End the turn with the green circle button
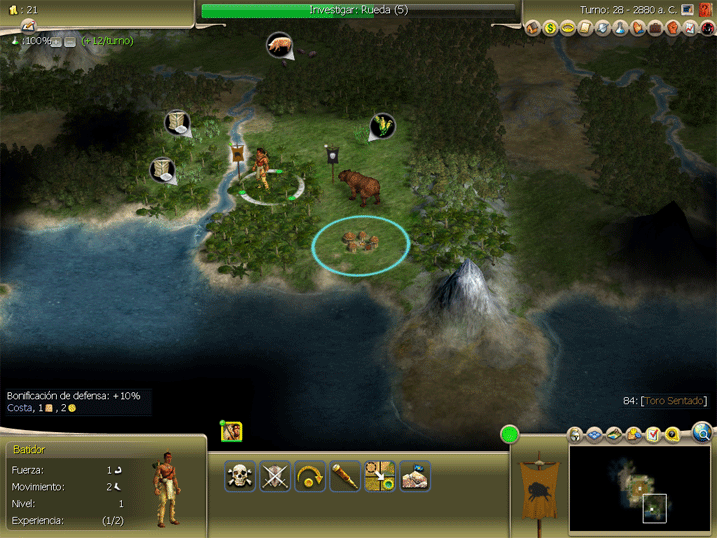Viewport: 717px width, 538px height. point(510,435)
